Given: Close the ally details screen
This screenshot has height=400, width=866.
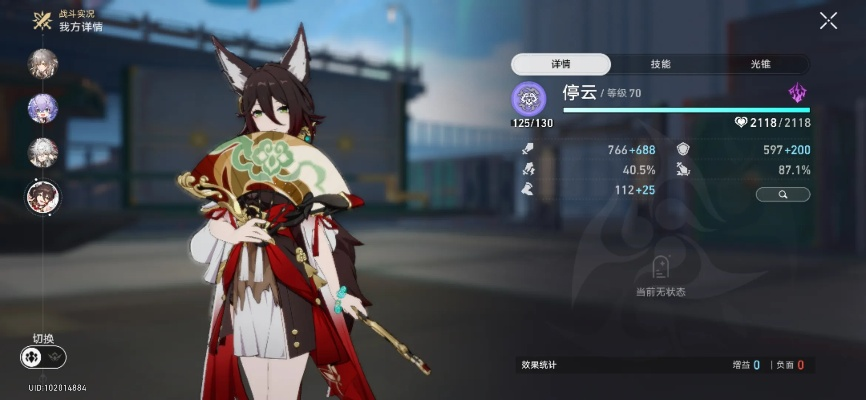Looking at the screenshot, I should 828,20.
